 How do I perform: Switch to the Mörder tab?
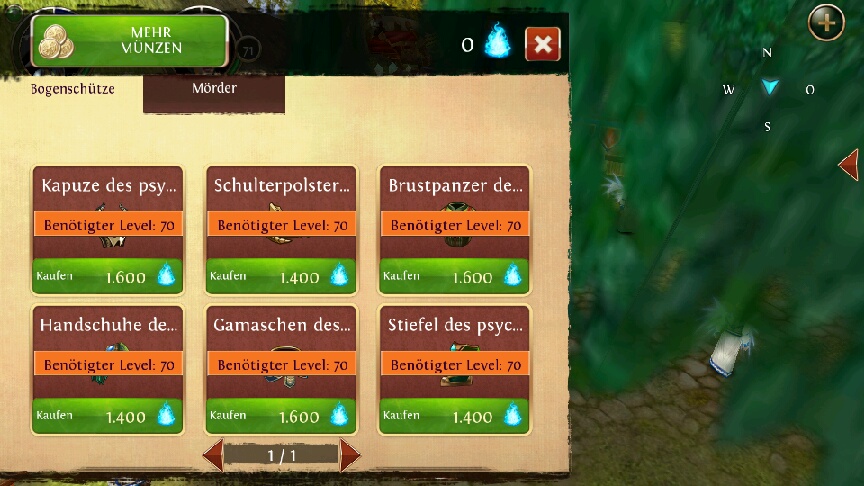pos(214,89)
